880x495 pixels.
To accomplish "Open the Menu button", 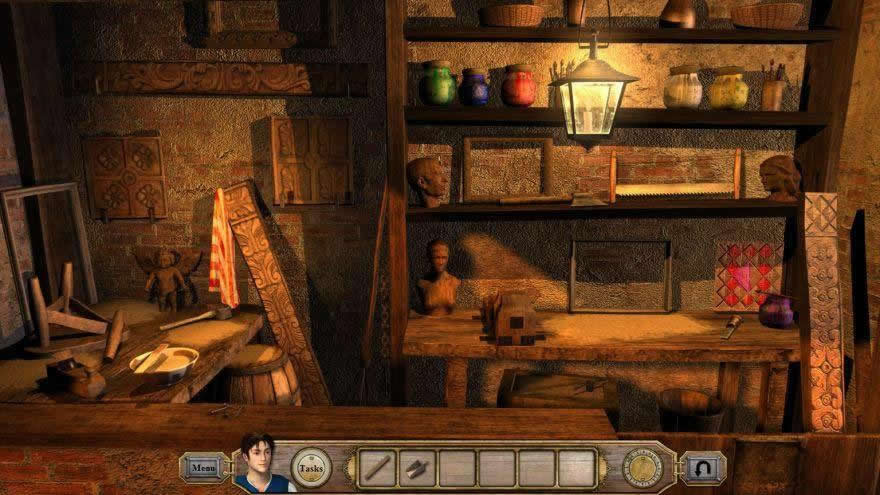I will (203, 466).
